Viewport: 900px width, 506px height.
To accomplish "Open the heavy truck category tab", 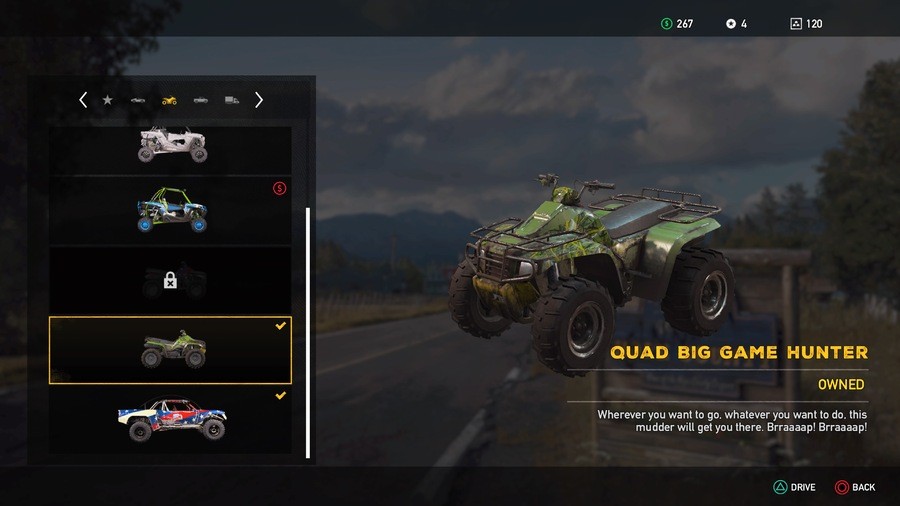I will 232,100.
